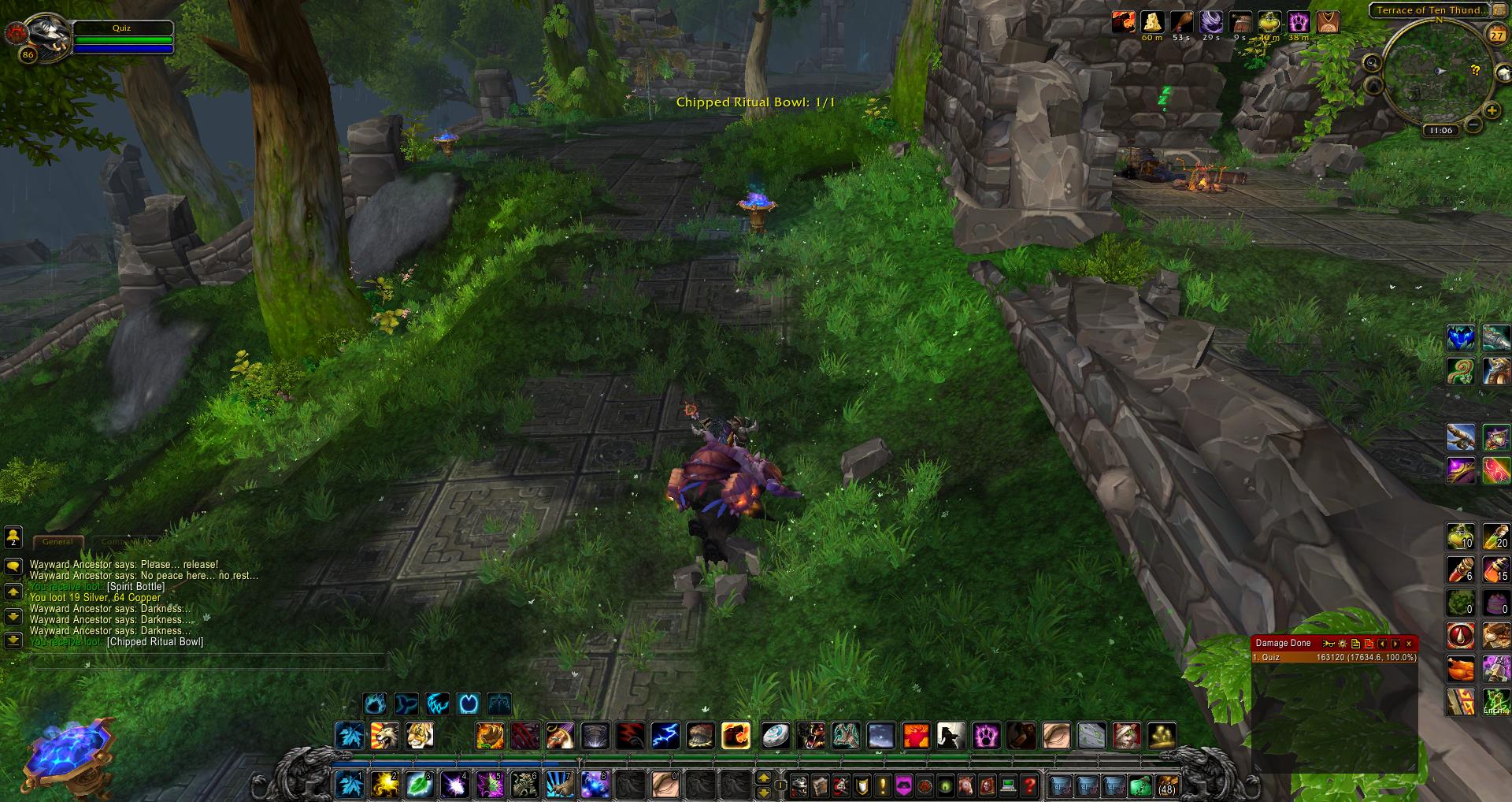Close the Damage Done meter window

click(1409, 644)
